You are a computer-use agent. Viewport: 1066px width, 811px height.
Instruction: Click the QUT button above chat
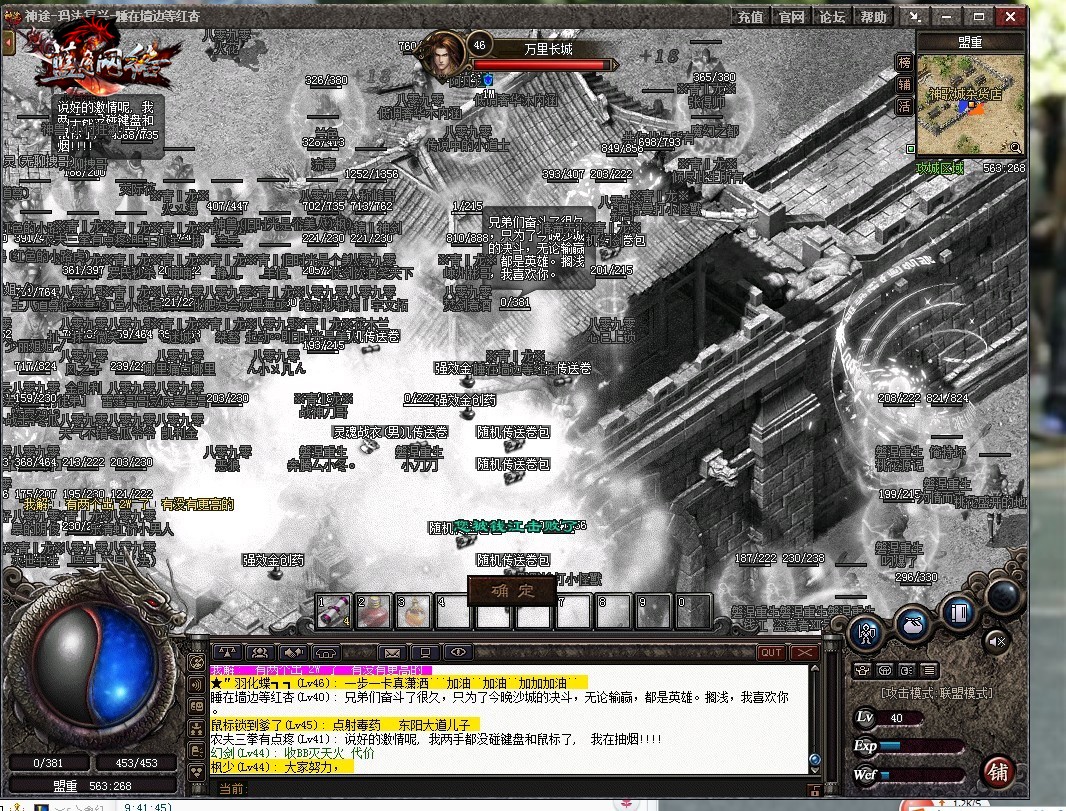point(771,653)
